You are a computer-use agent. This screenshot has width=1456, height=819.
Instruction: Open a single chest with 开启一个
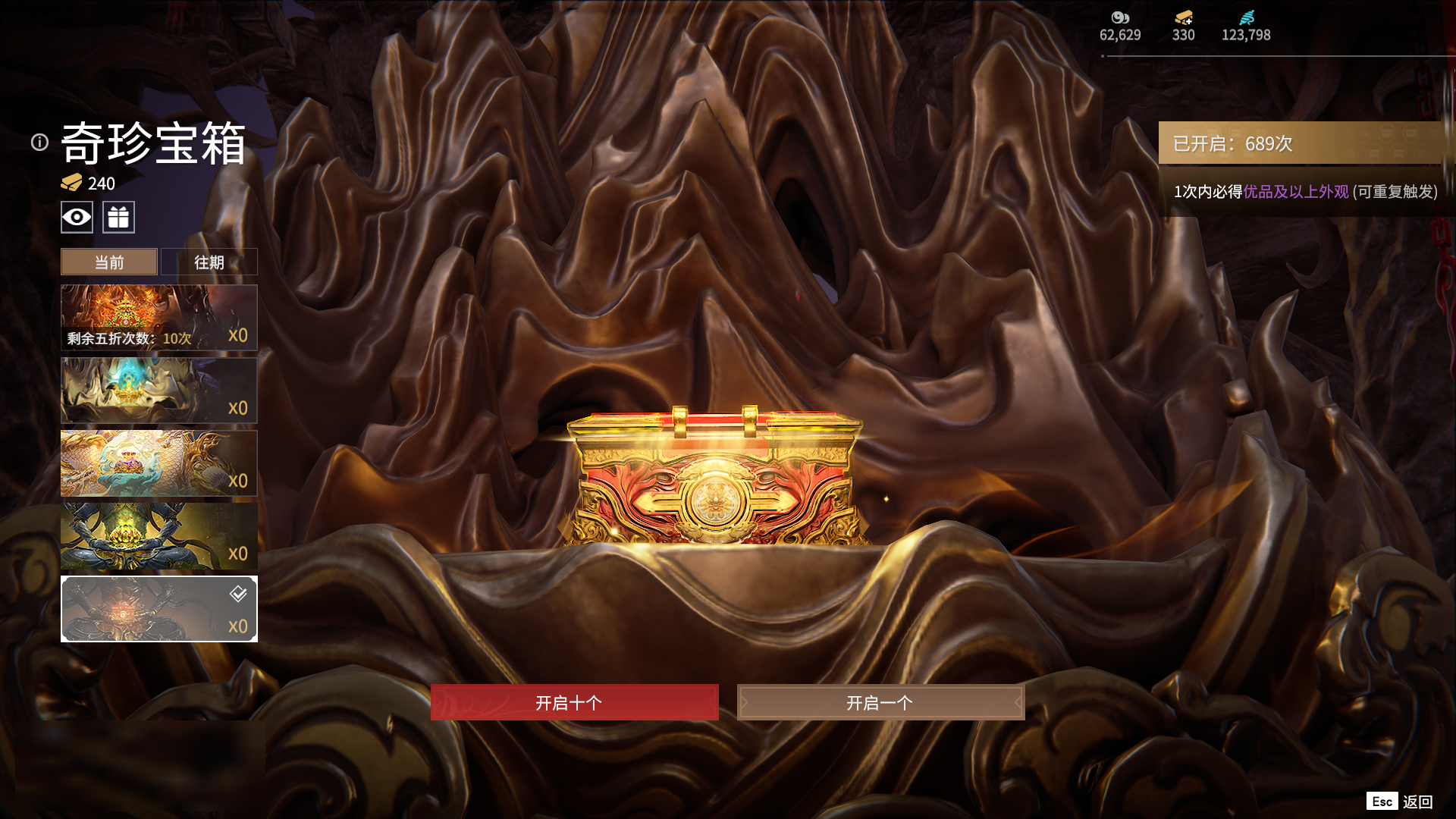880,702
